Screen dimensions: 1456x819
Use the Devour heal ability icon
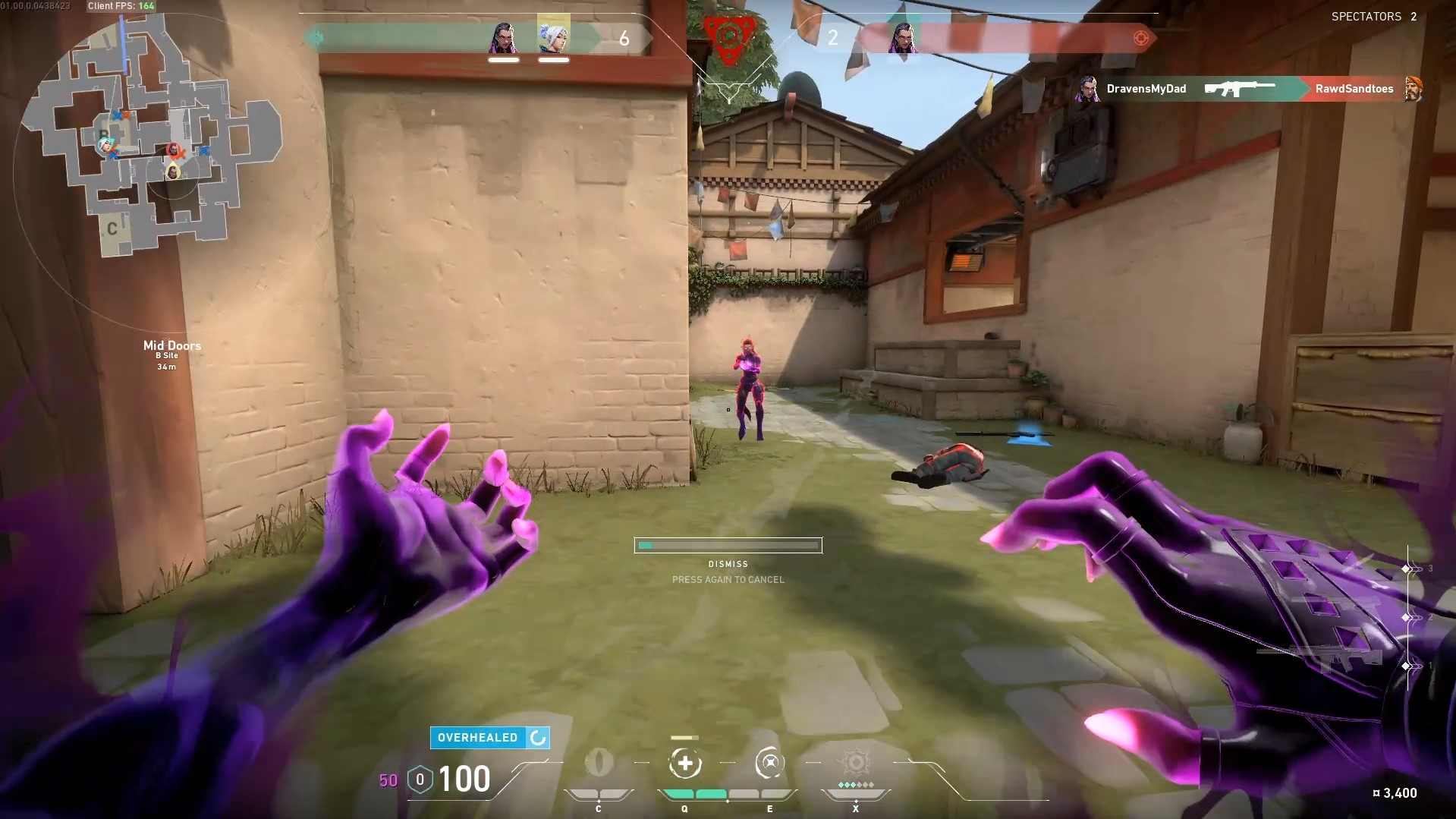coord(684,764)
